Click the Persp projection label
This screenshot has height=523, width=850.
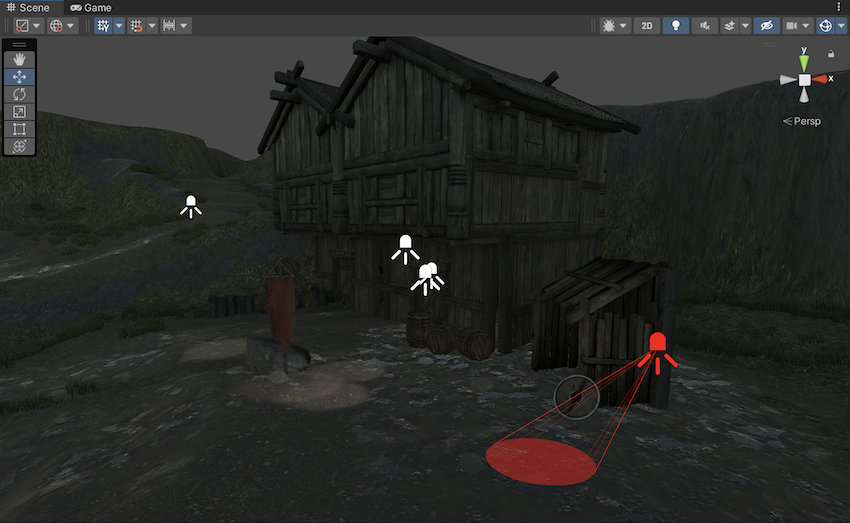point(802,121)
